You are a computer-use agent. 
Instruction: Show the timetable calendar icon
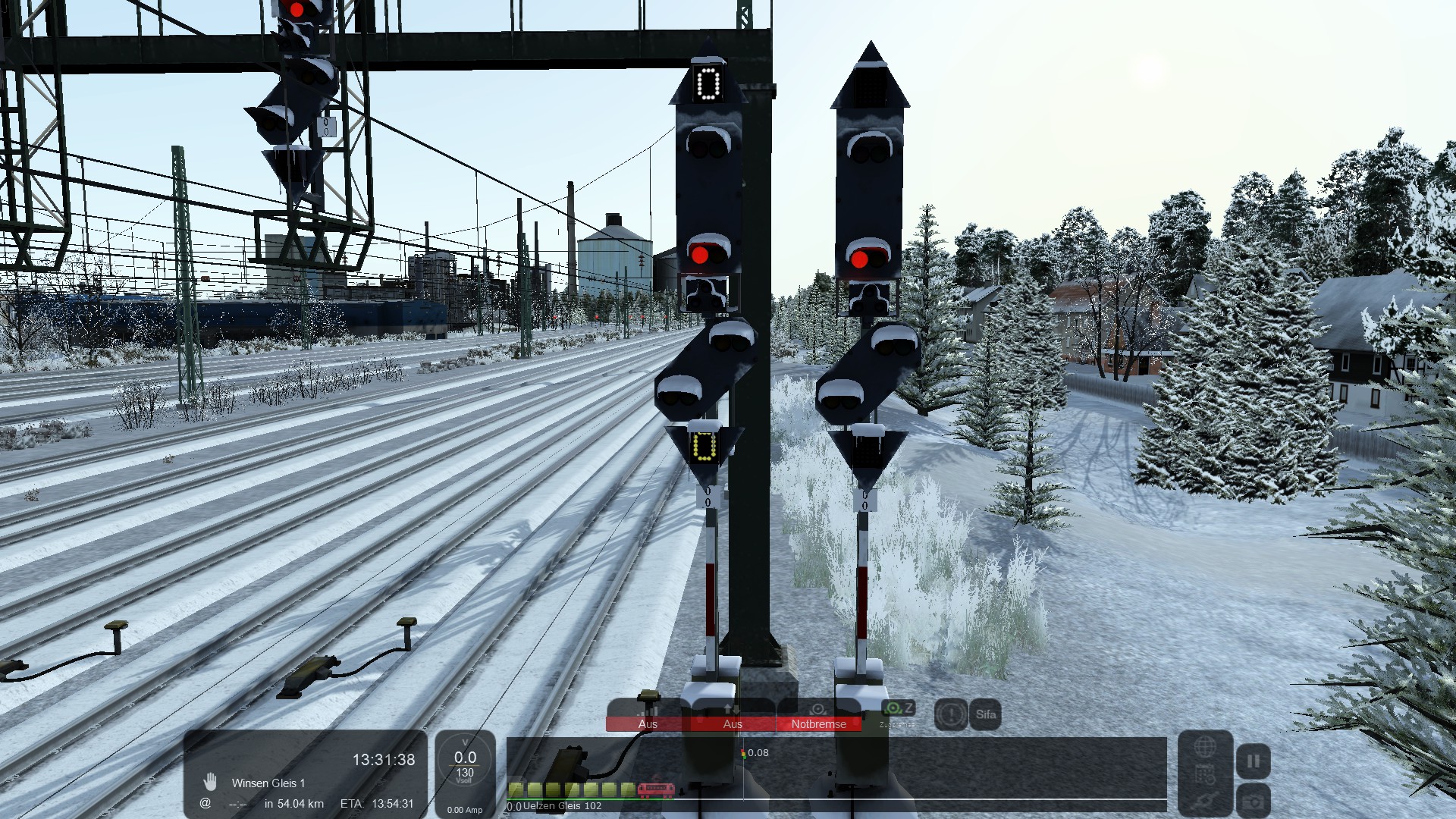click(1205, 775)
